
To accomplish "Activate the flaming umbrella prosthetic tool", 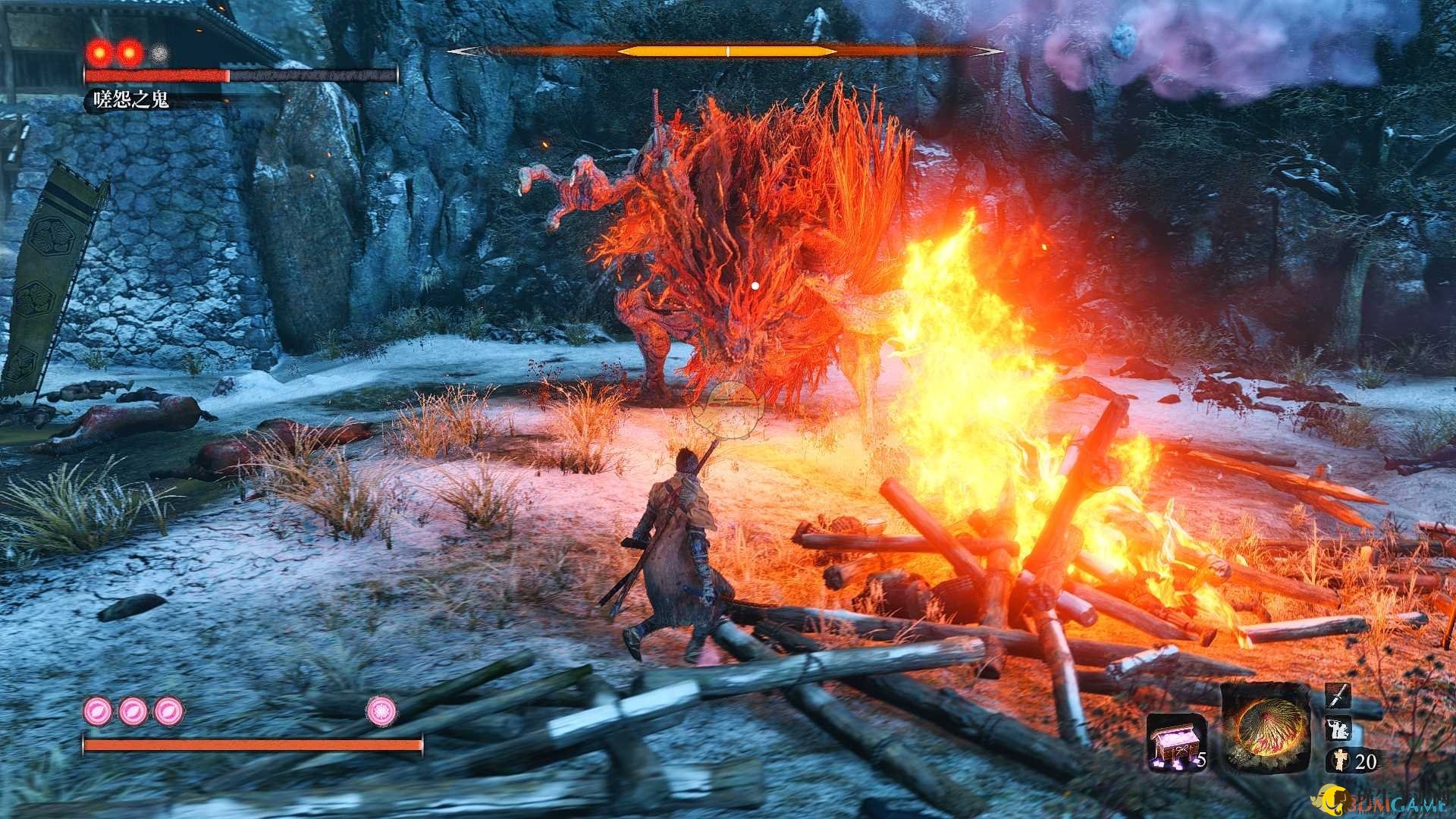I will [1264, 727].
